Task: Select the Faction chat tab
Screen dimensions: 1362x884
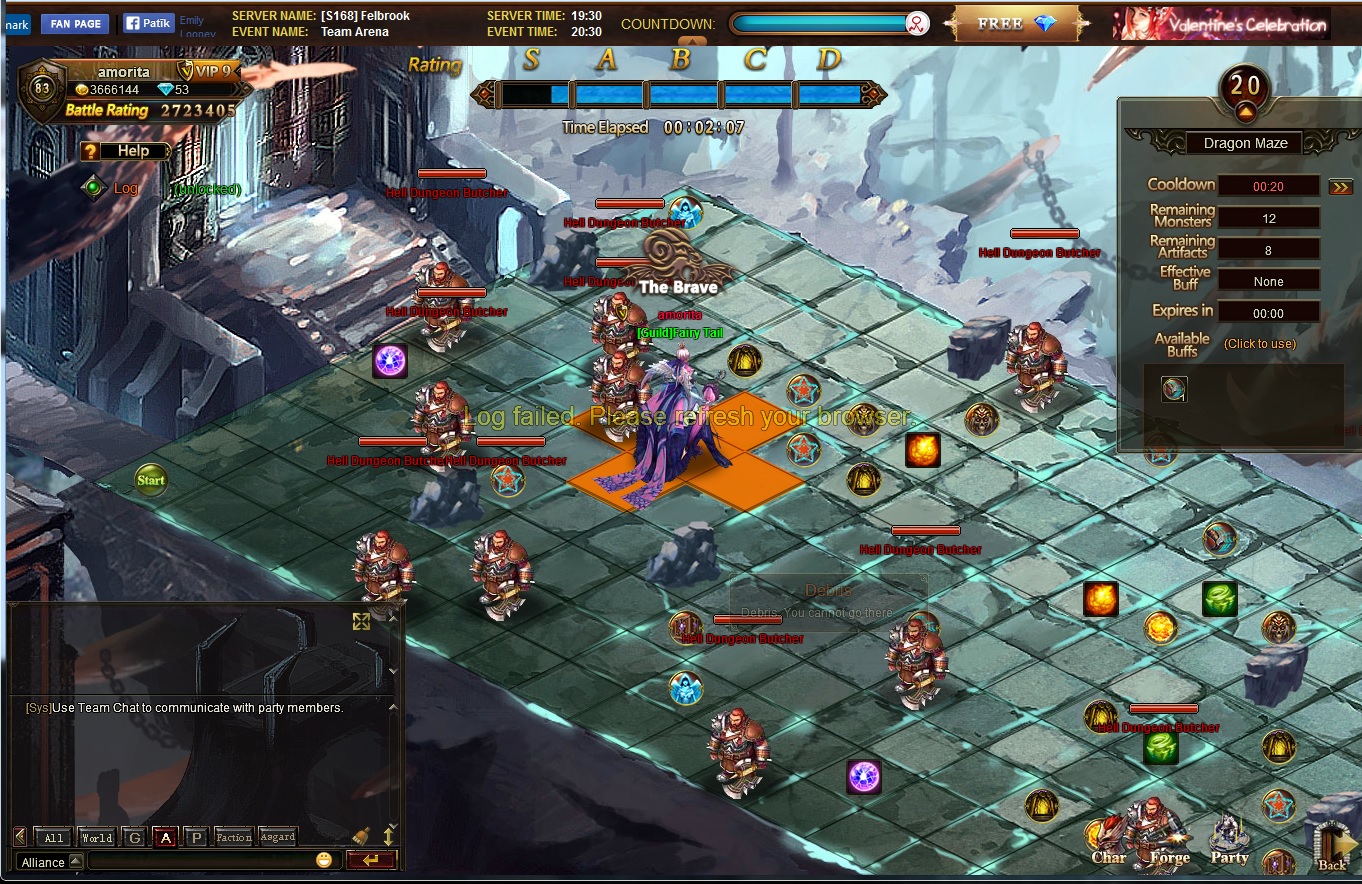Action: (233, 838)
